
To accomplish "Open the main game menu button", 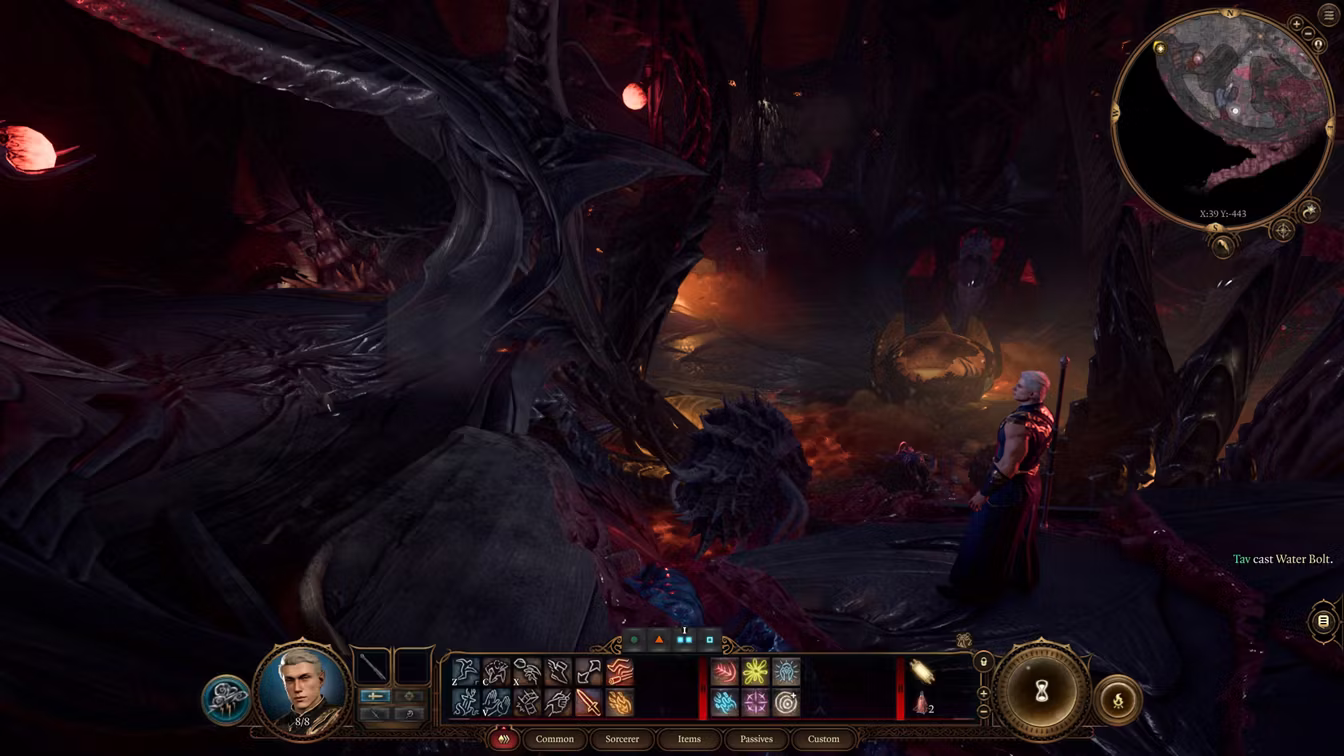I will click(x=1328, y=16).
